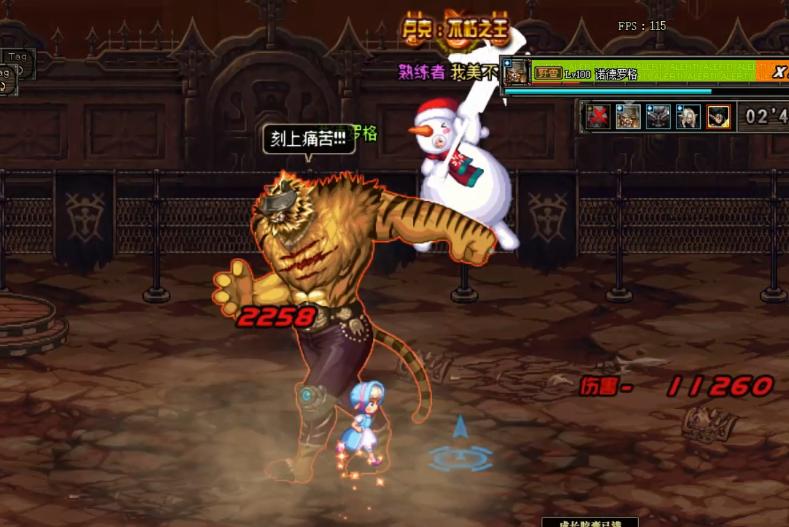789x527 pixels.
Task: Pick the orange-framed dark-haired portrait
Action: pos(718,116)
